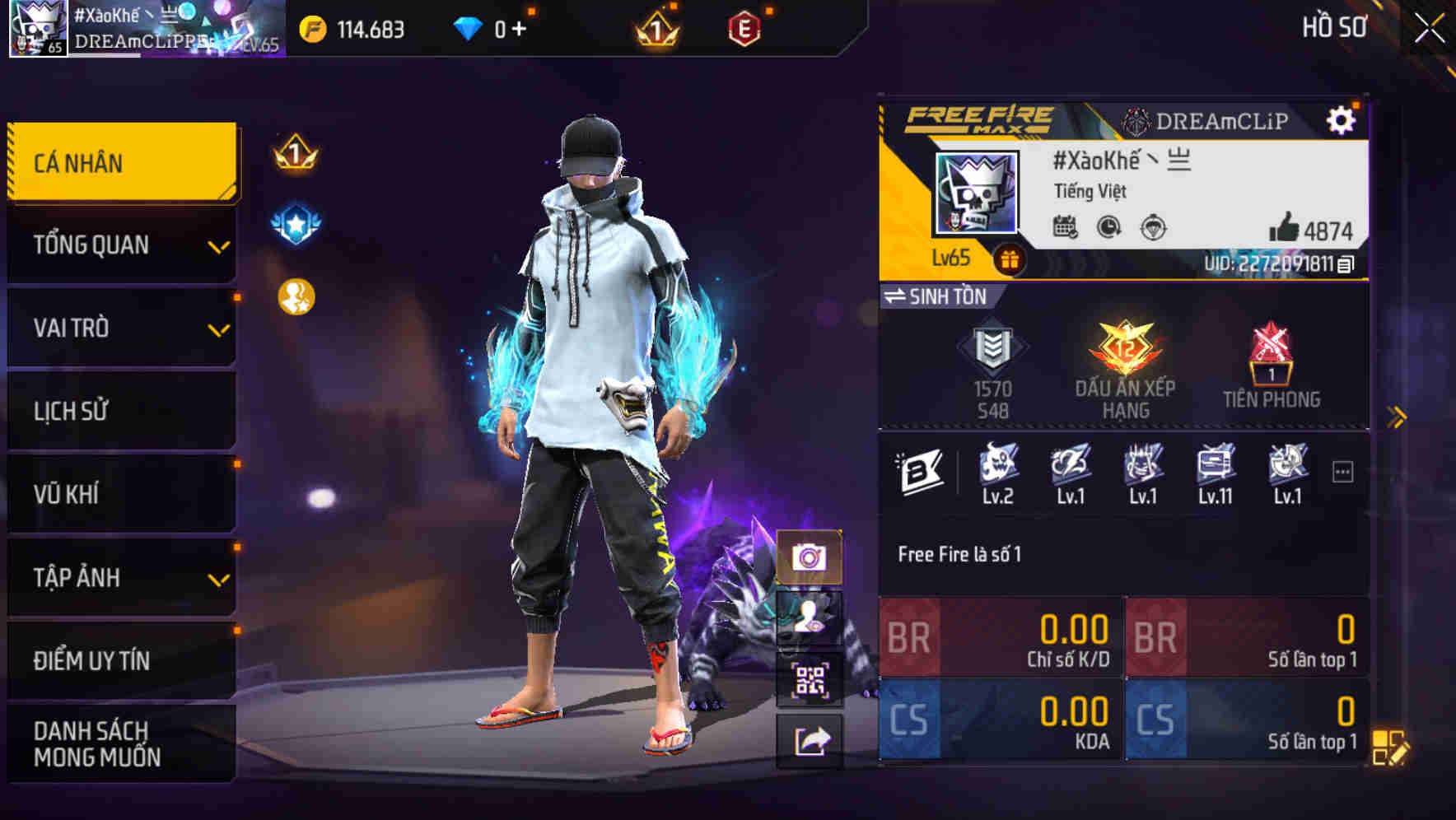The height and width of the screenshot is (820, 1456).
Task: Click the '...' button to view more badges
Action: coord(1343,471)
